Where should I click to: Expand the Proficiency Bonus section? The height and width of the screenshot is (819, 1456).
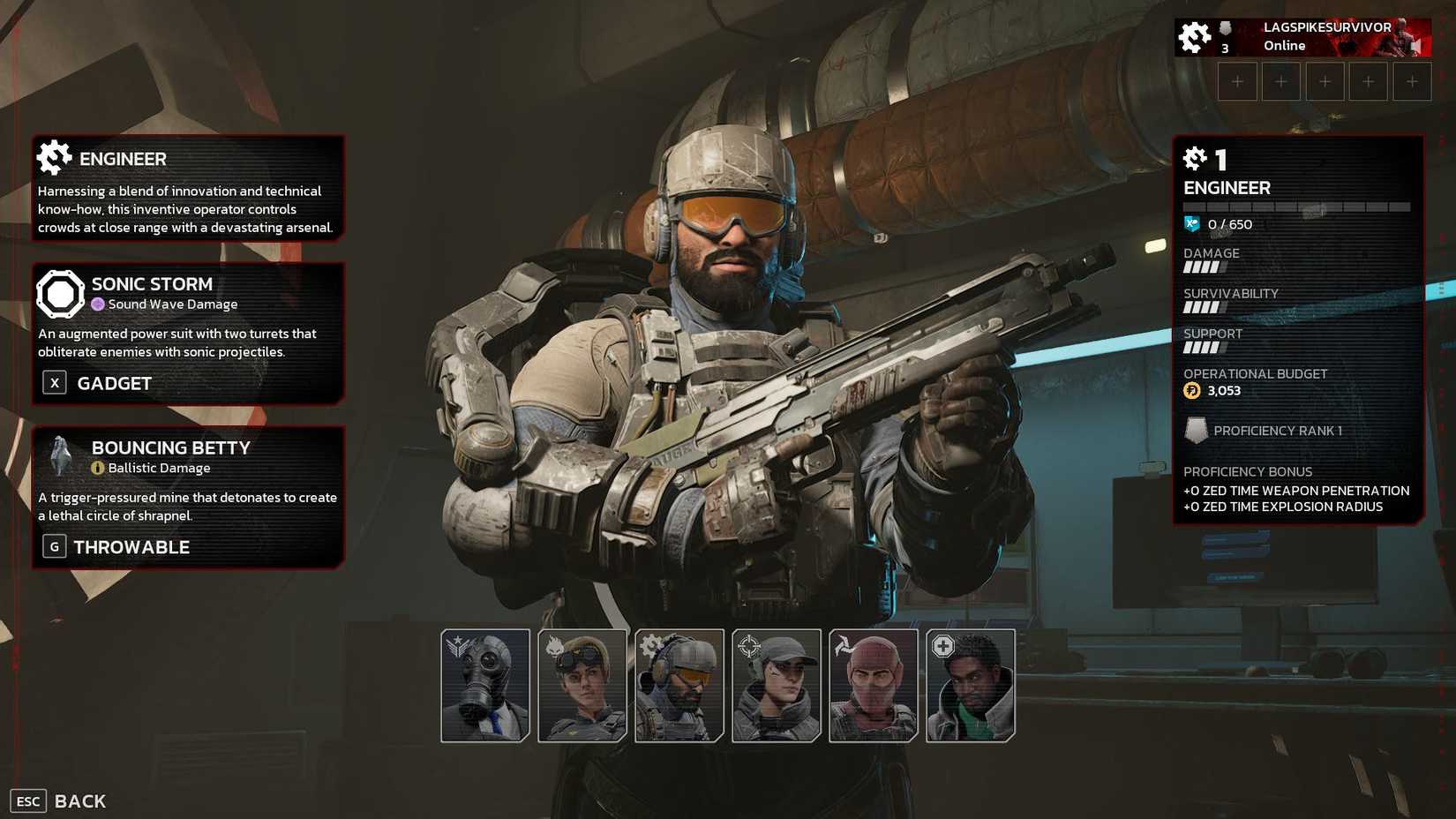coord(1248,471)
